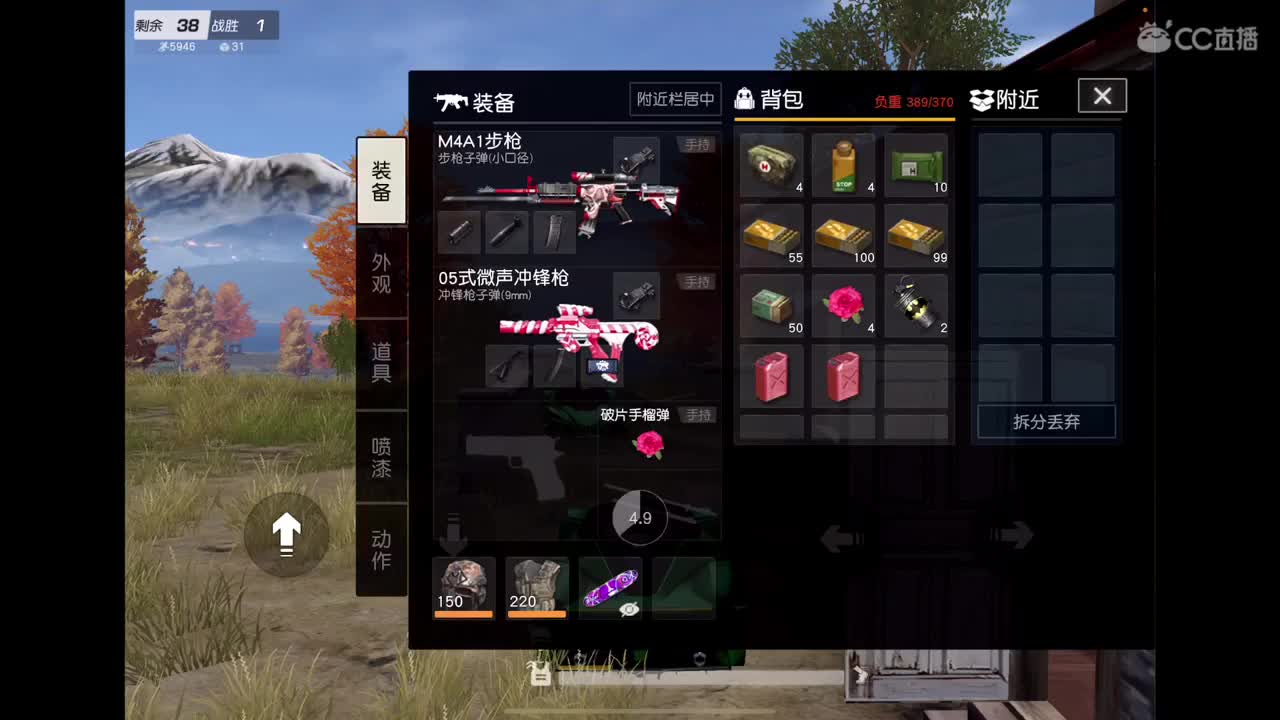Click the 附近栏居中 button
The width and height of the screenshot is (1280, 720).
674,99
